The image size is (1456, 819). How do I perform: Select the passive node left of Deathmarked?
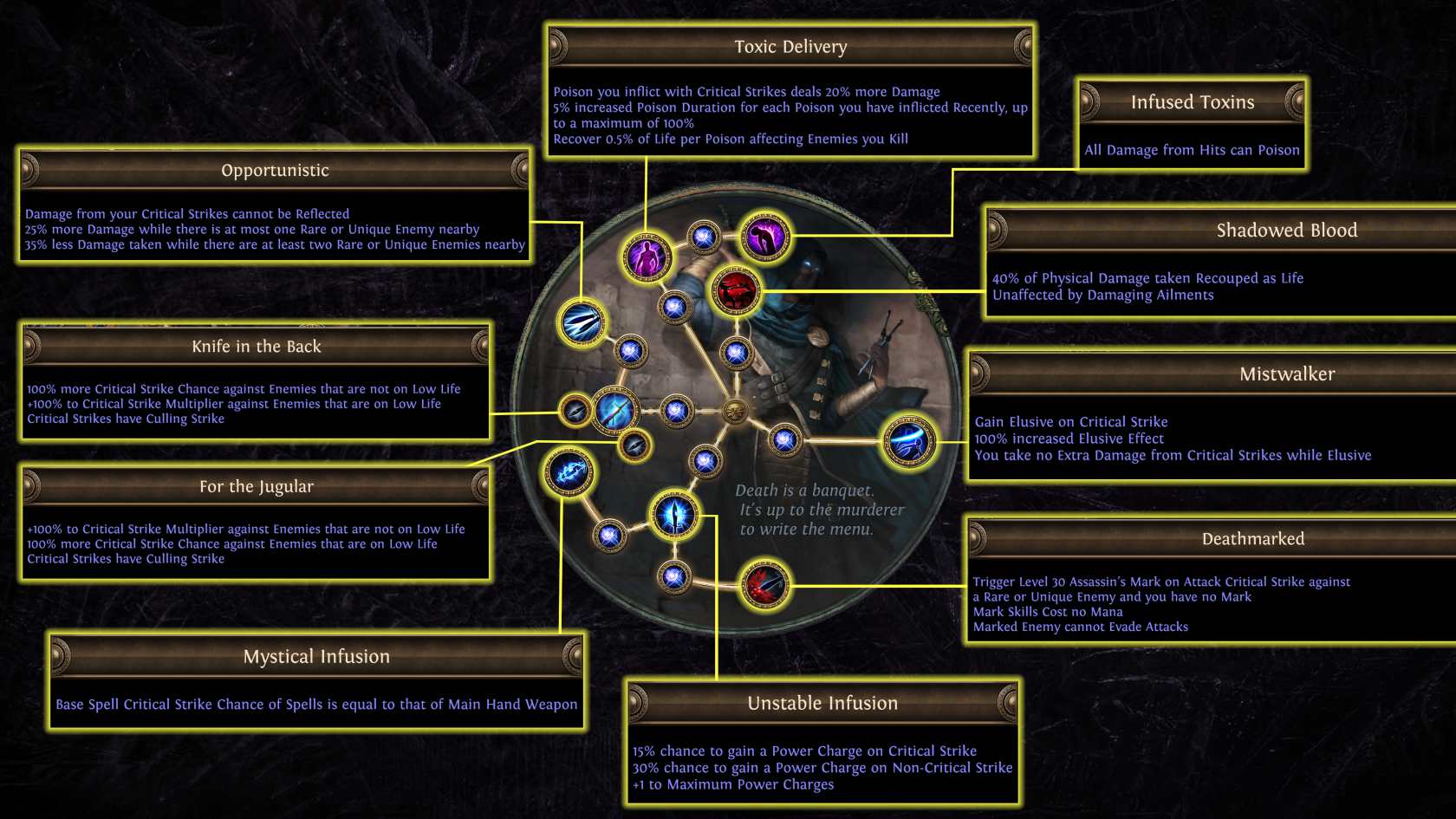point(673,575)
